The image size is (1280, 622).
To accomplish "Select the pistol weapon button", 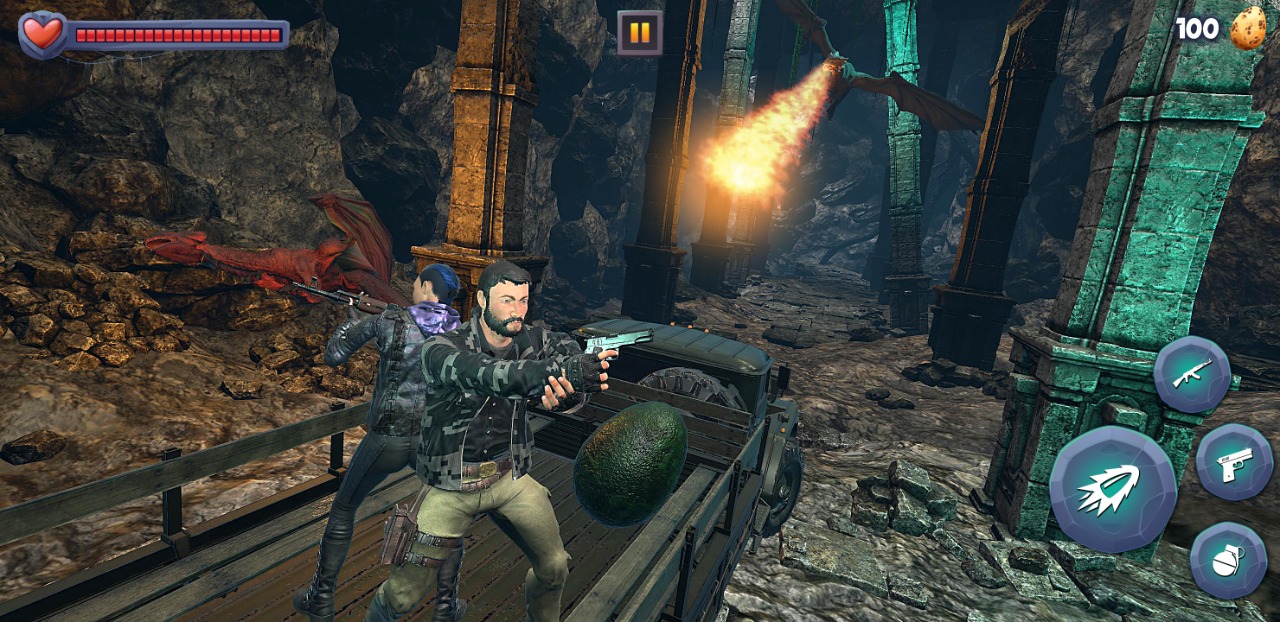I will [1234, 462].
